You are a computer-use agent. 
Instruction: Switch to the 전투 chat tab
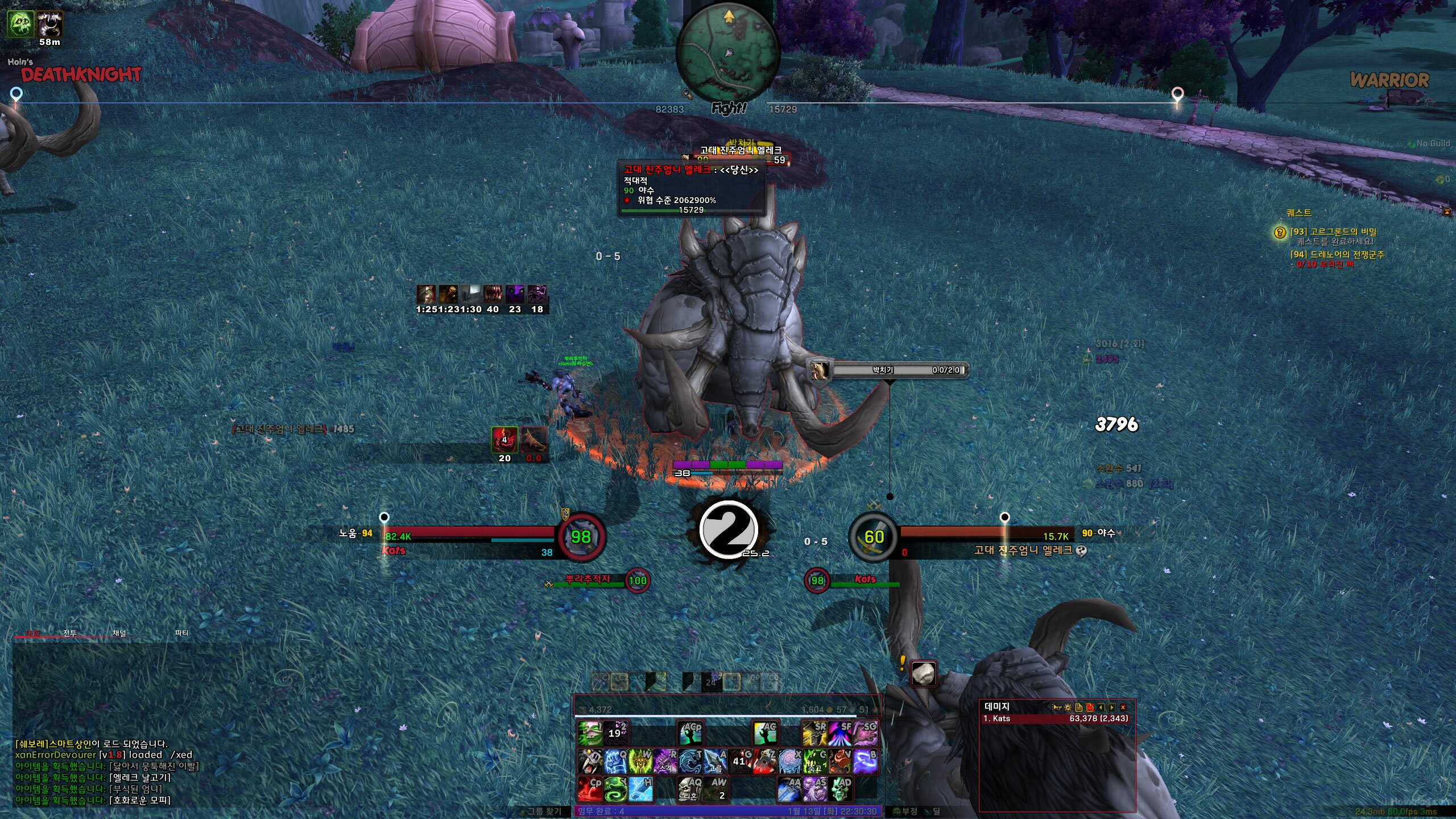pos(70,633)
